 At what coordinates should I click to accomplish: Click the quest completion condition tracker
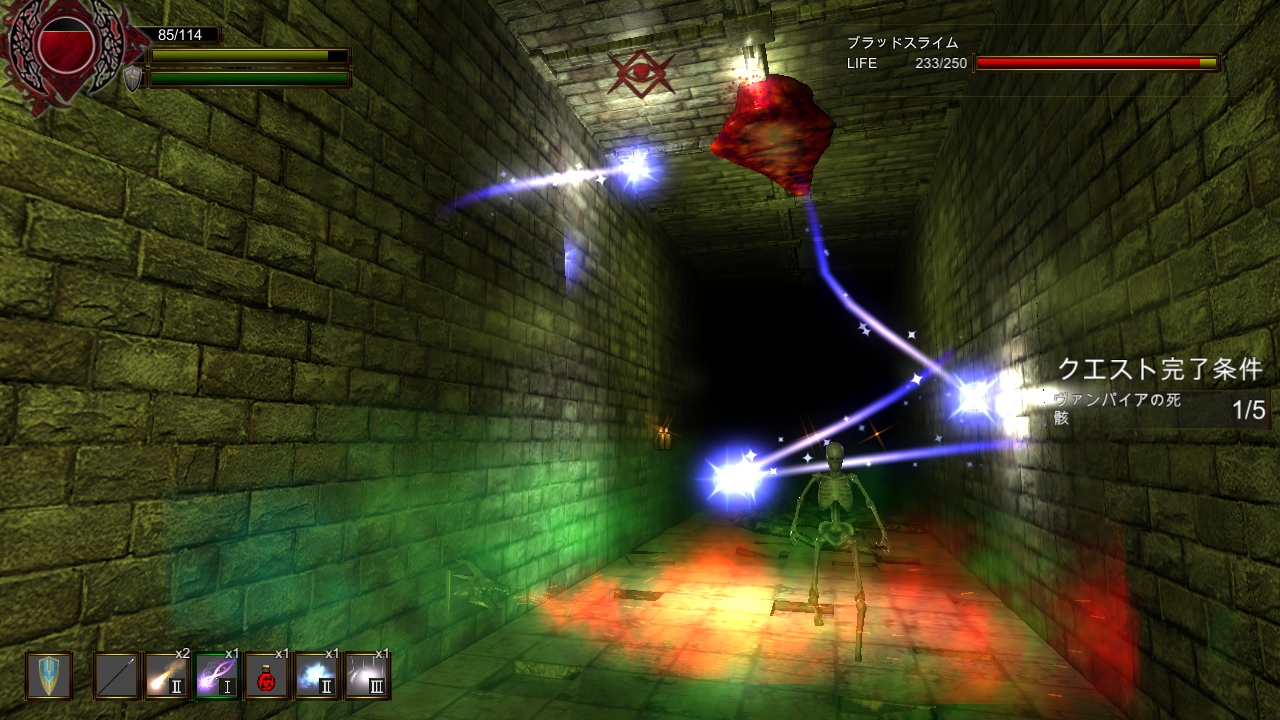(x=1160, y=394)
